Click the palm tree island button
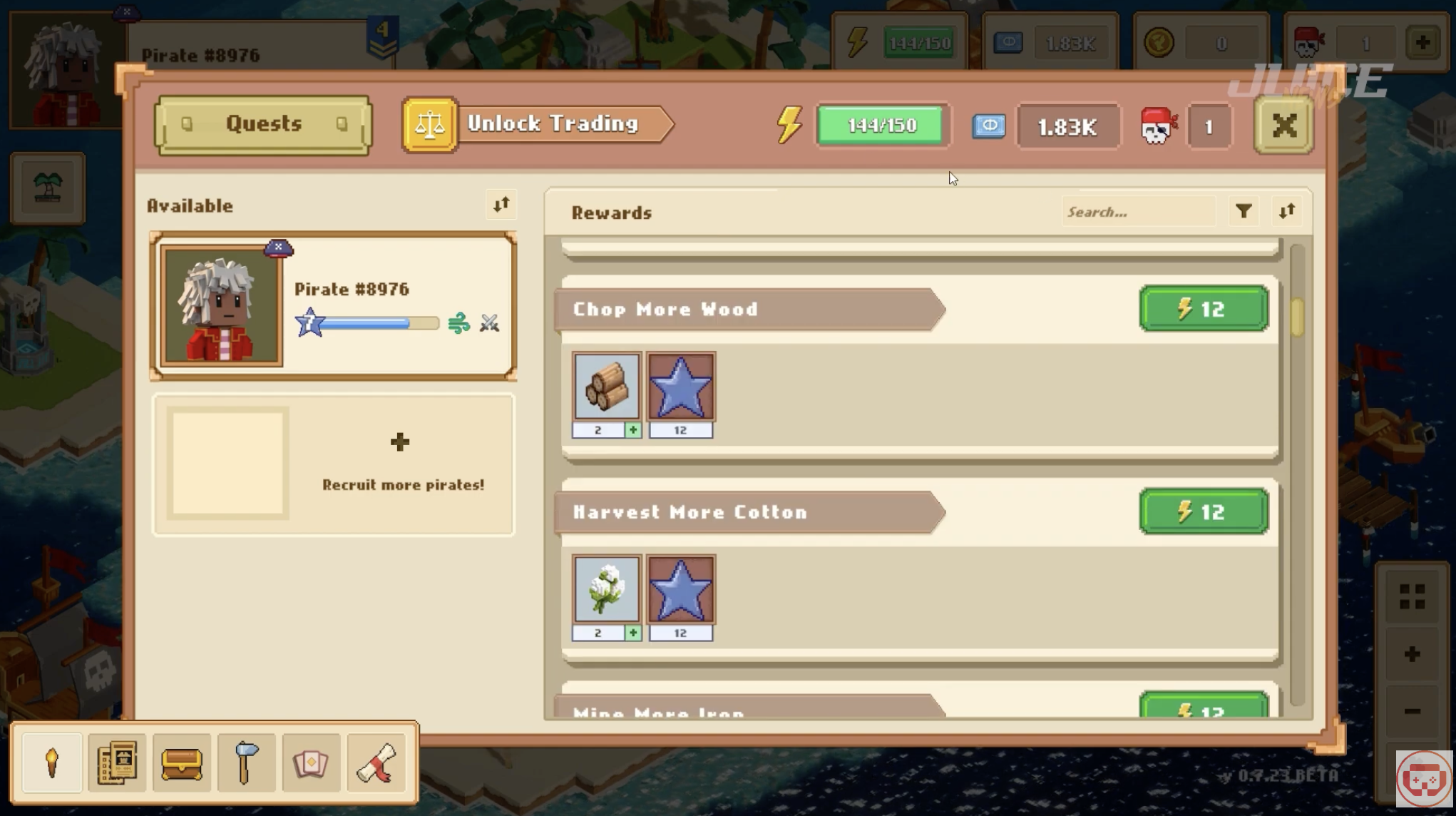 click(48, 189)
